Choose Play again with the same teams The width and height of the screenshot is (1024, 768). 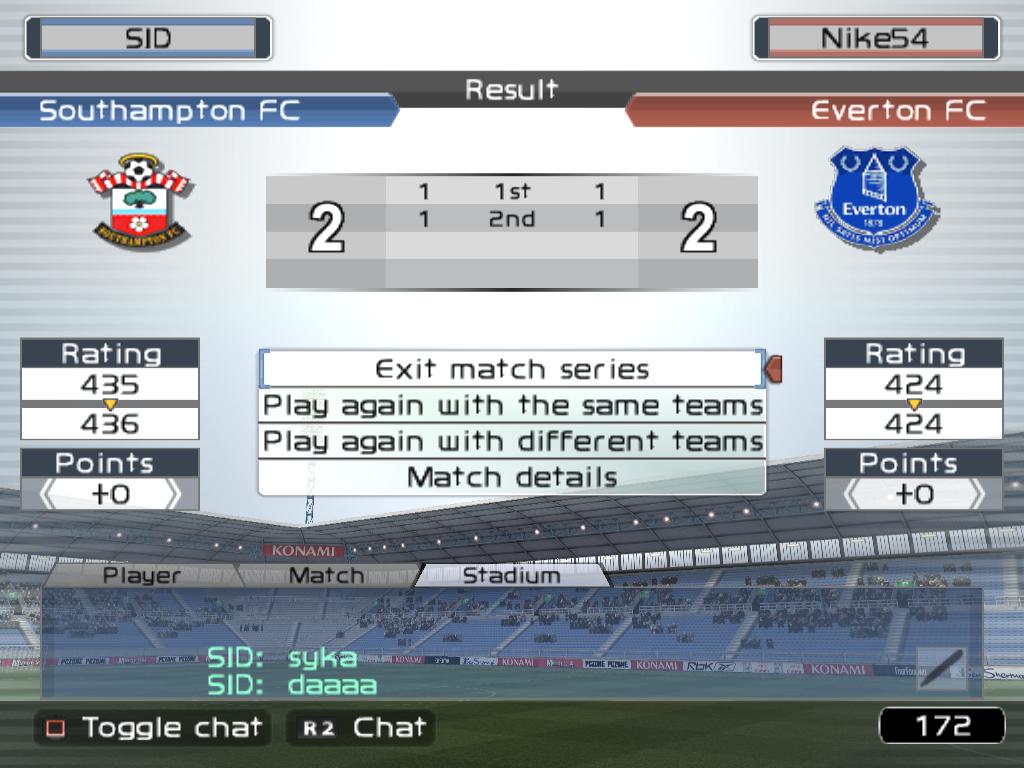(x=512, y=406)
